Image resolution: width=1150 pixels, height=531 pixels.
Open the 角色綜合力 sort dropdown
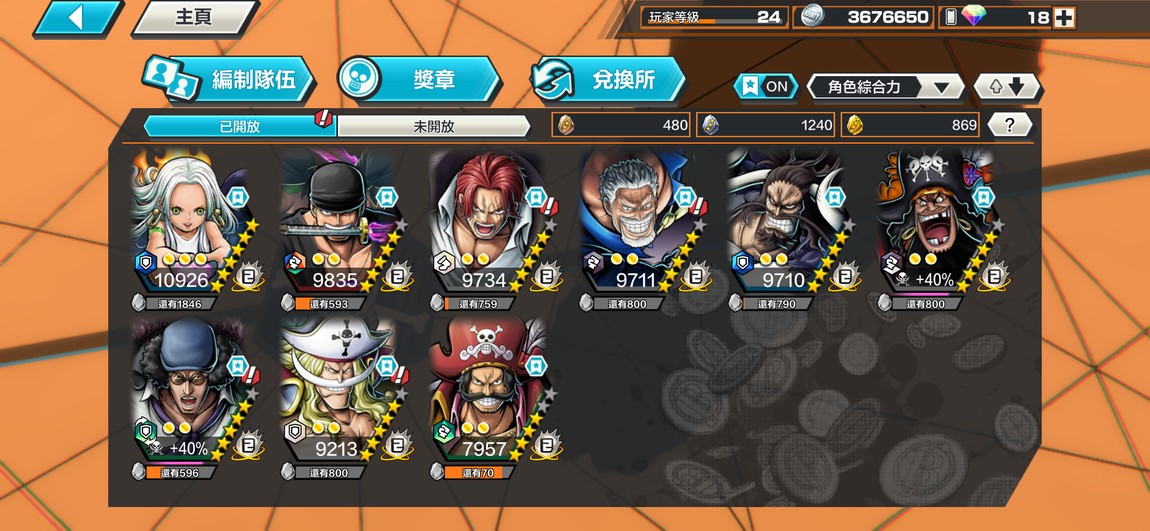click(x=884, y=87)
